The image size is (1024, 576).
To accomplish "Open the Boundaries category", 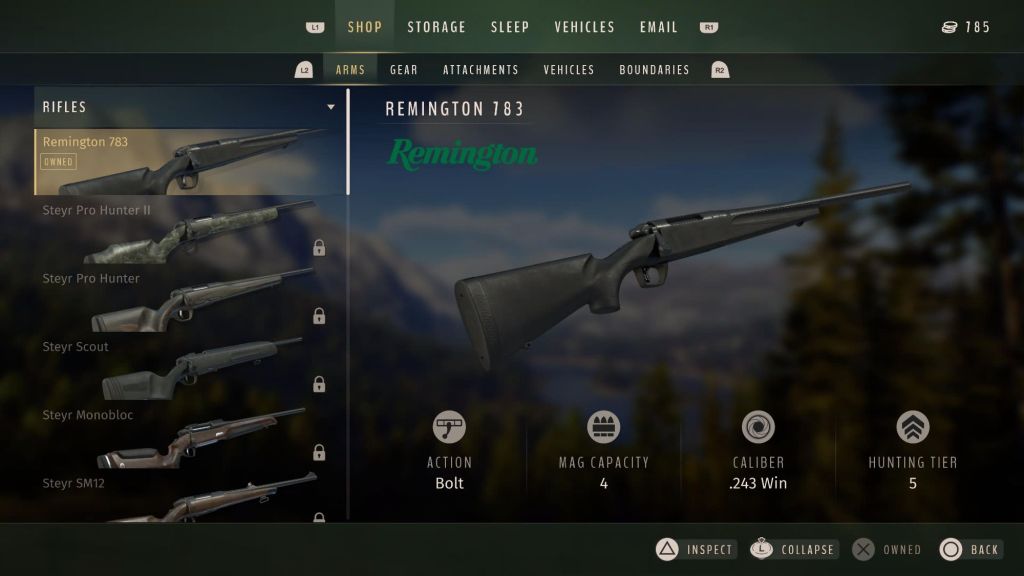I will point(654,70).
